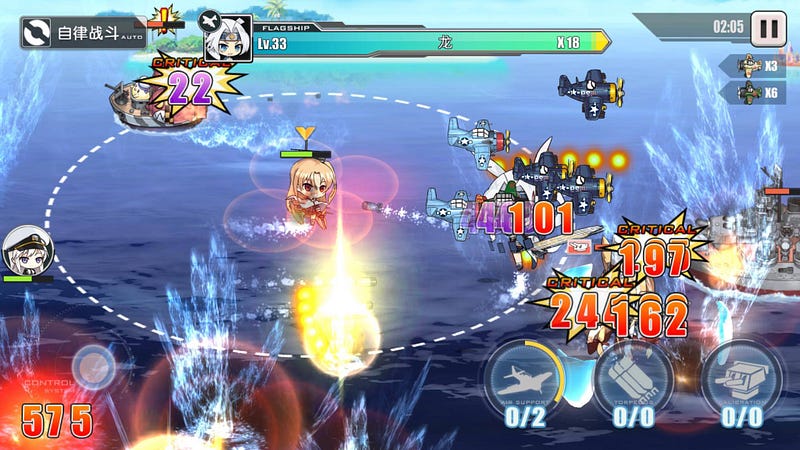Launch the Air Support skill

point(524,378)
